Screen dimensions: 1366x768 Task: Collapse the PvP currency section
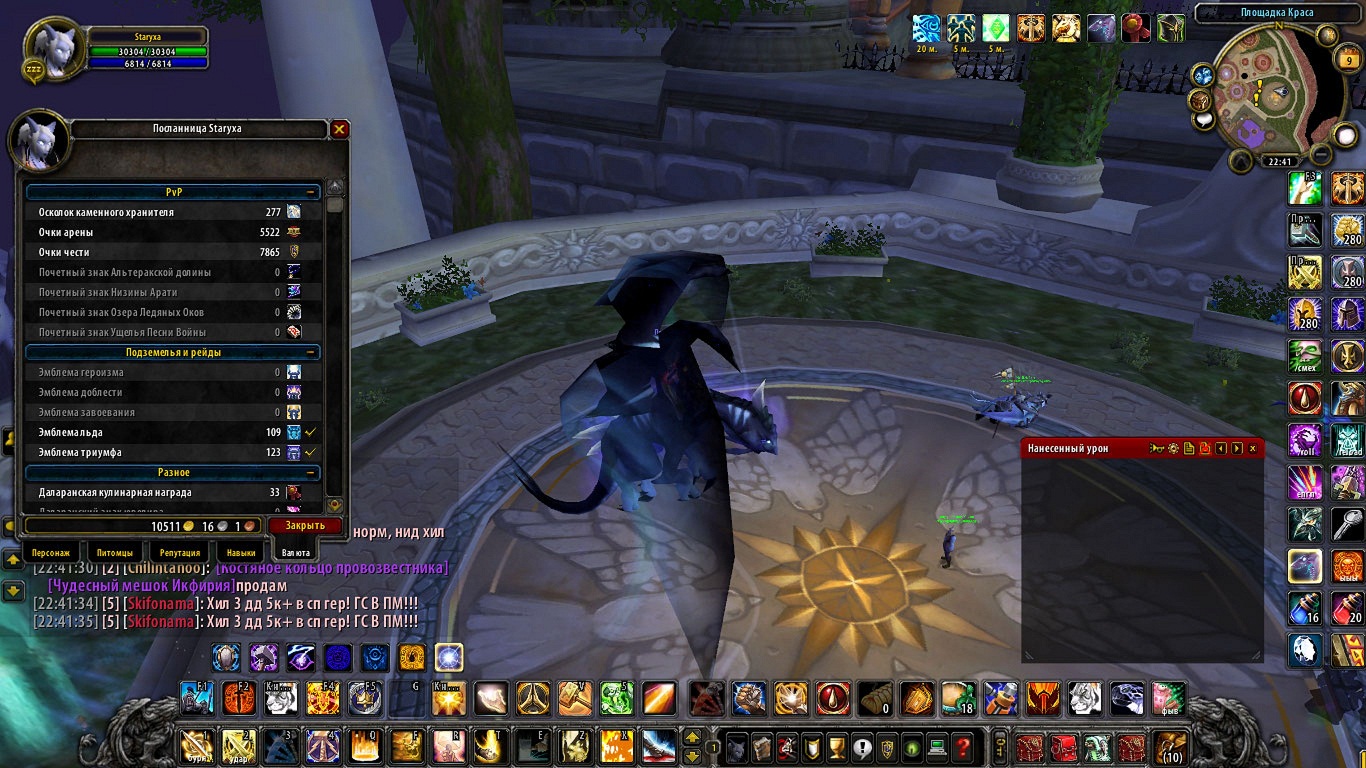tap(312, 192)
